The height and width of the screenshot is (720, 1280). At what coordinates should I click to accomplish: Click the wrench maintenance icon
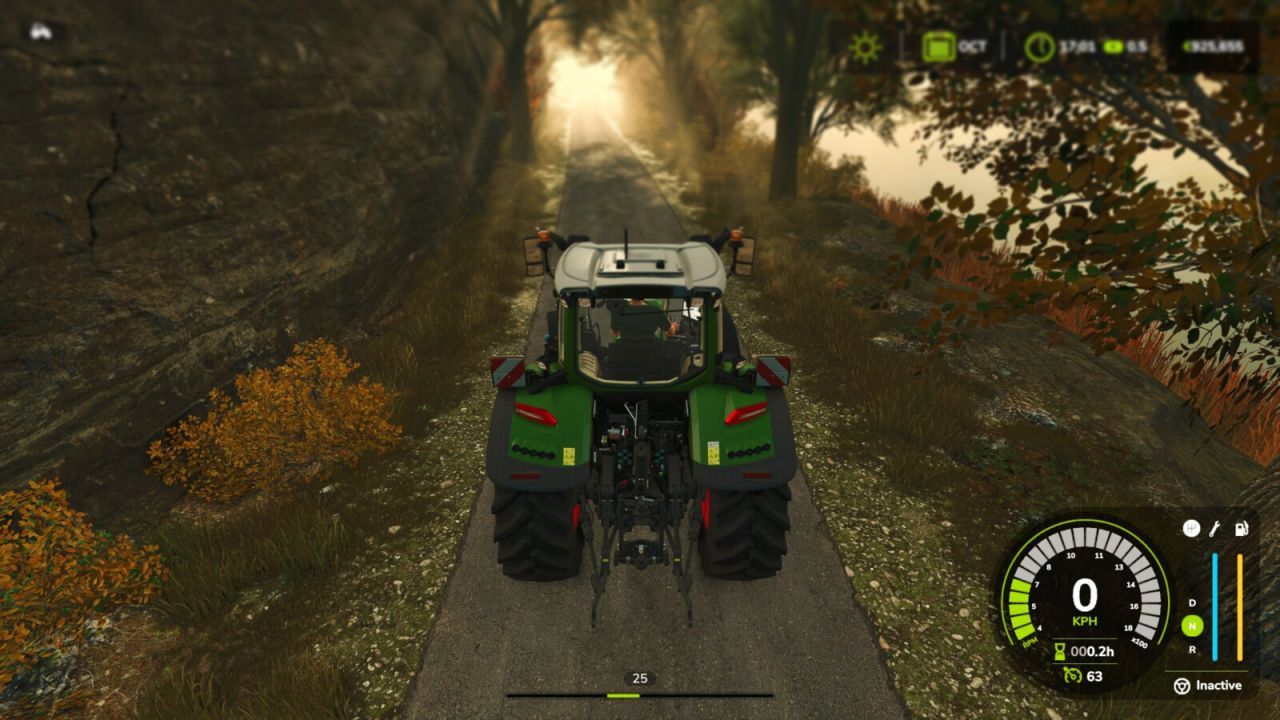(1214, 527)
